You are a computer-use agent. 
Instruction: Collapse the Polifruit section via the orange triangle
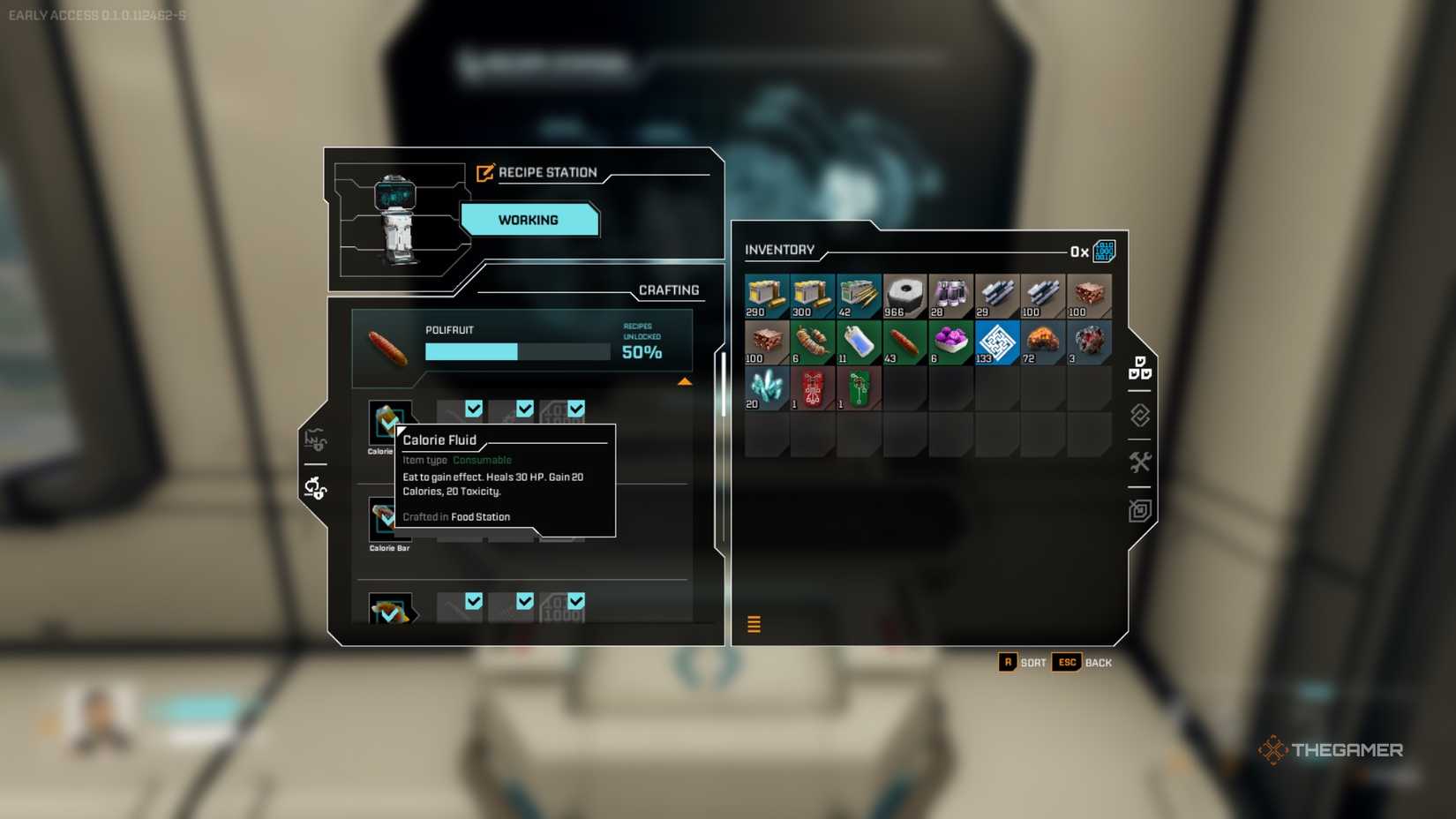[686, 381]
